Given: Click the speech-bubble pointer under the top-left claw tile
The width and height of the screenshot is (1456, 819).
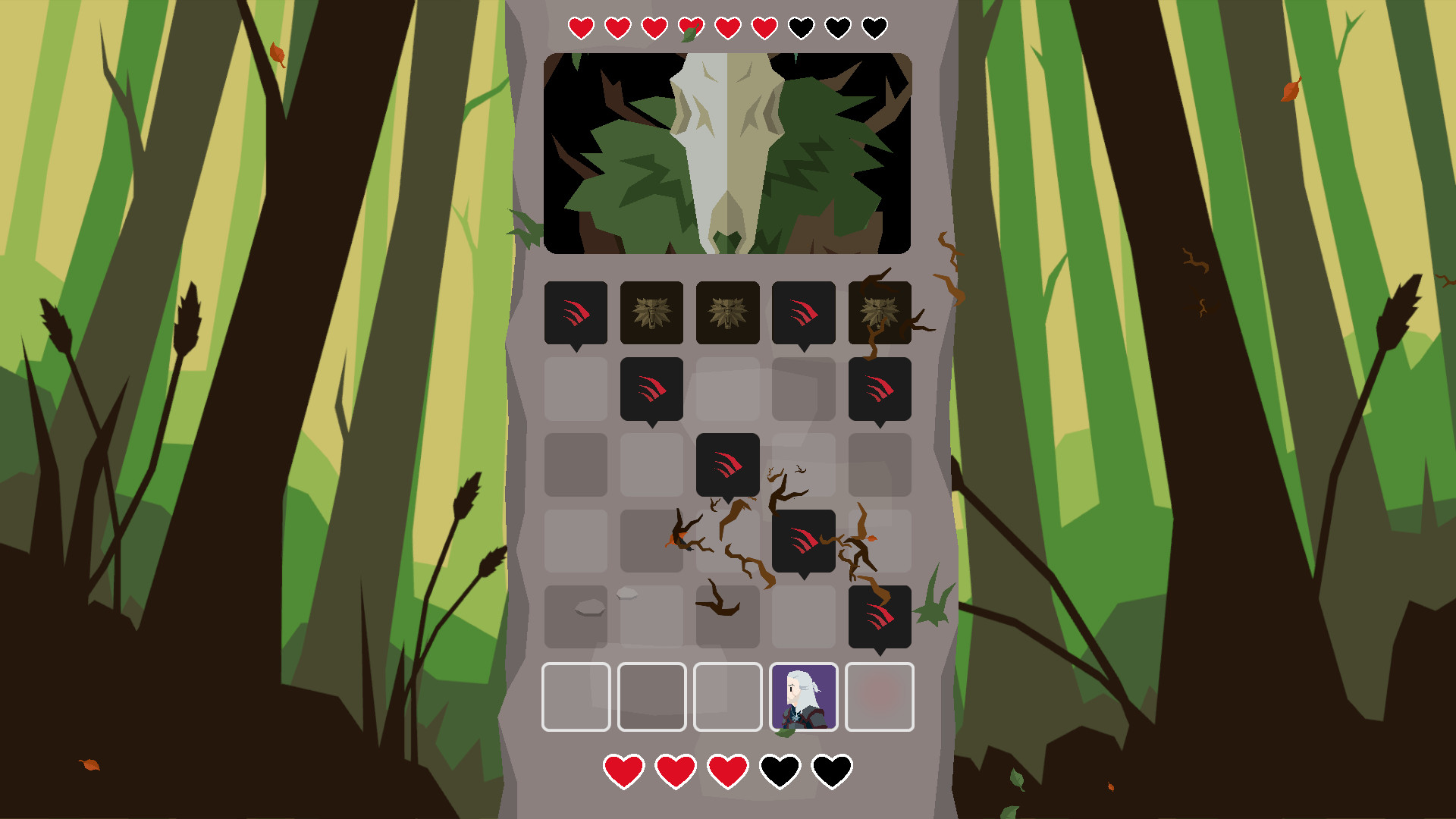Looking at the screenshot, I should click(575, 349).
